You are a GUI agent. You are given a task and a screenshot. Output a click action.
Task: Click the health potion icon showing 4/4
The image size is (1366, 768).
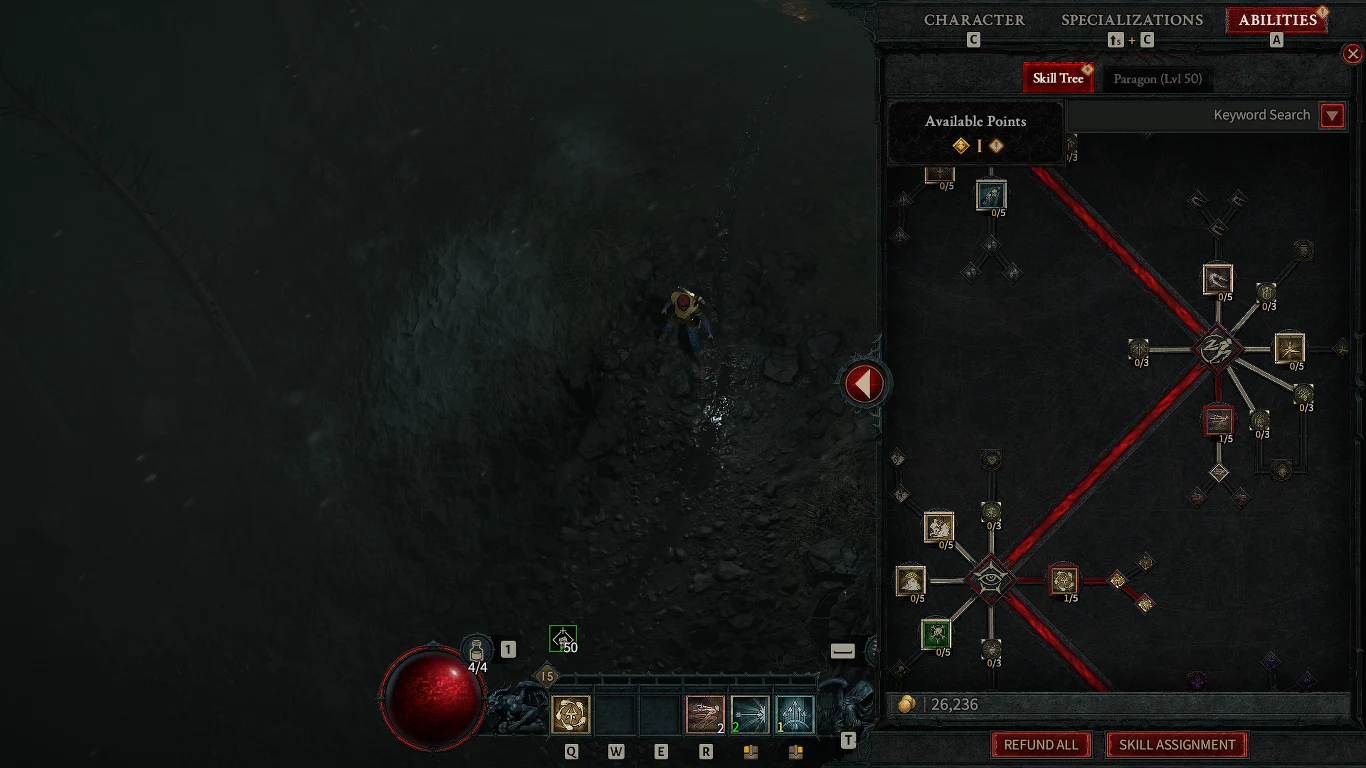pos(475,646)
